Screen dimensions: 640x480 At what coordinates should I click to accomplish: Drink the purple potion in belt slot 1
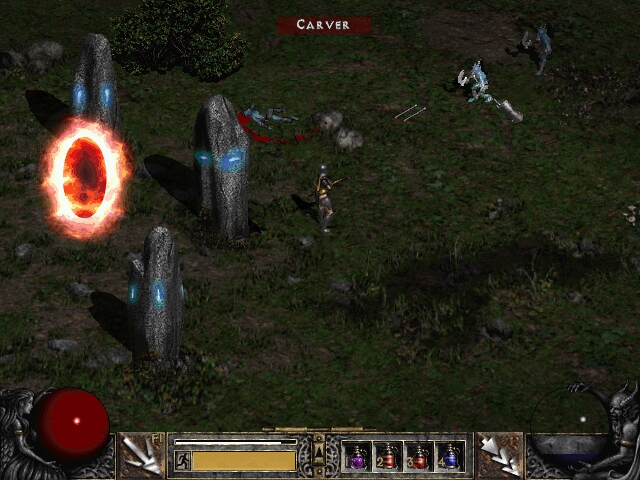[357, 456]
